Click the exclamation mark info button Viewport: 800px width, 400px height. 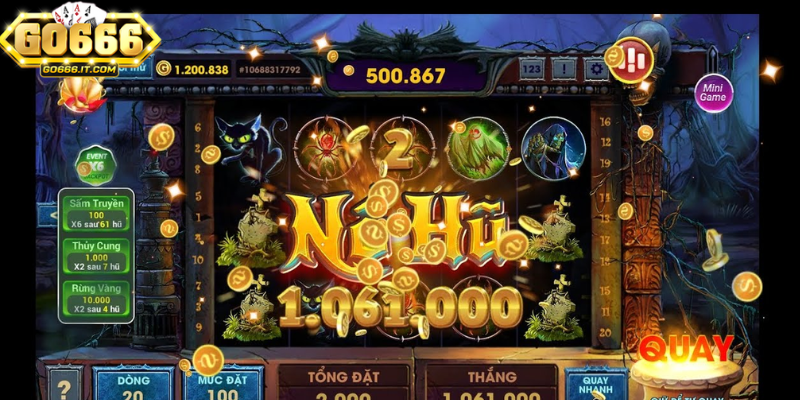565,69
